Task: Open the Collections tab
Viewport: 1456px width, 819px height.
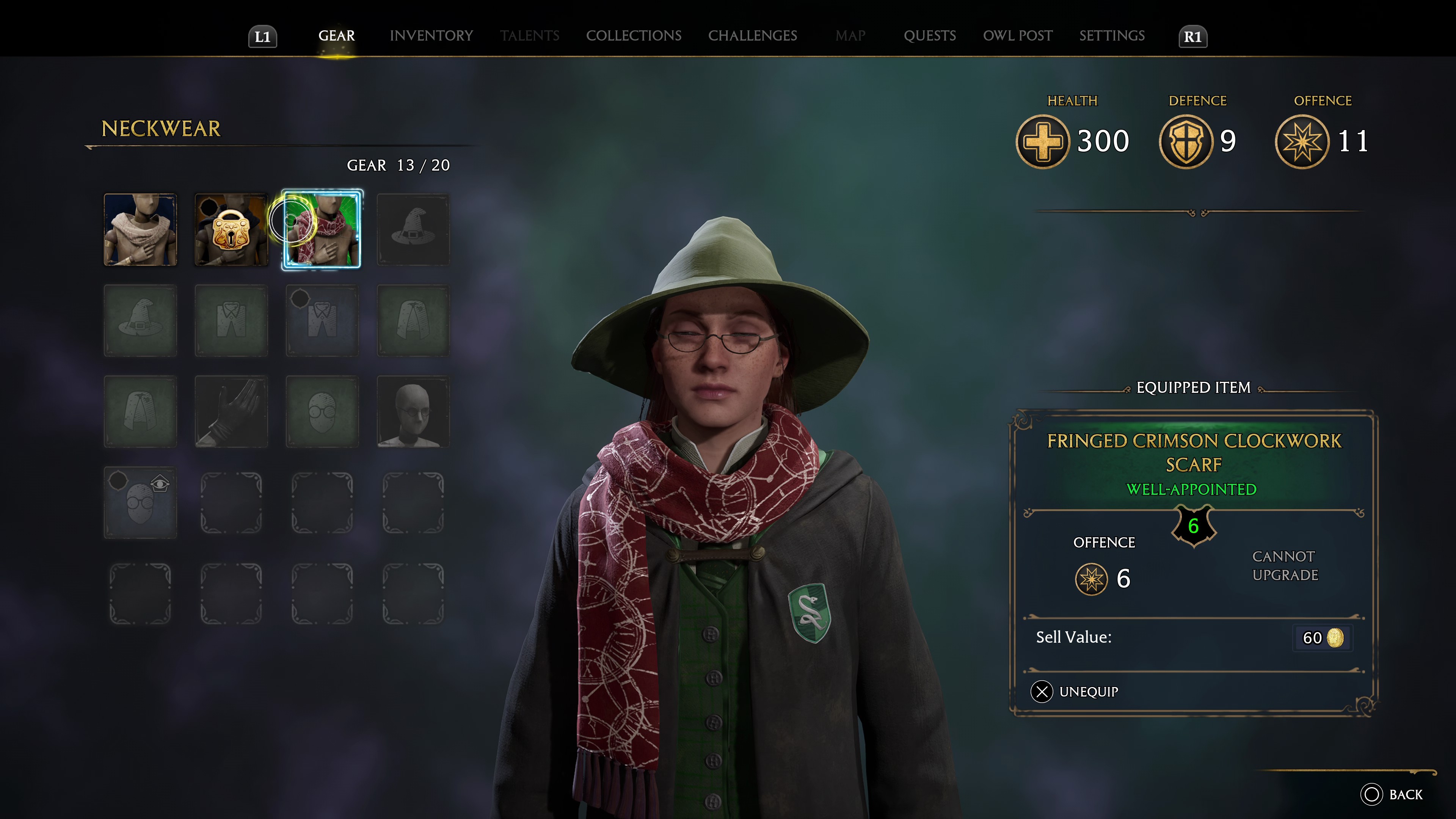Action: tap(633, 36)
